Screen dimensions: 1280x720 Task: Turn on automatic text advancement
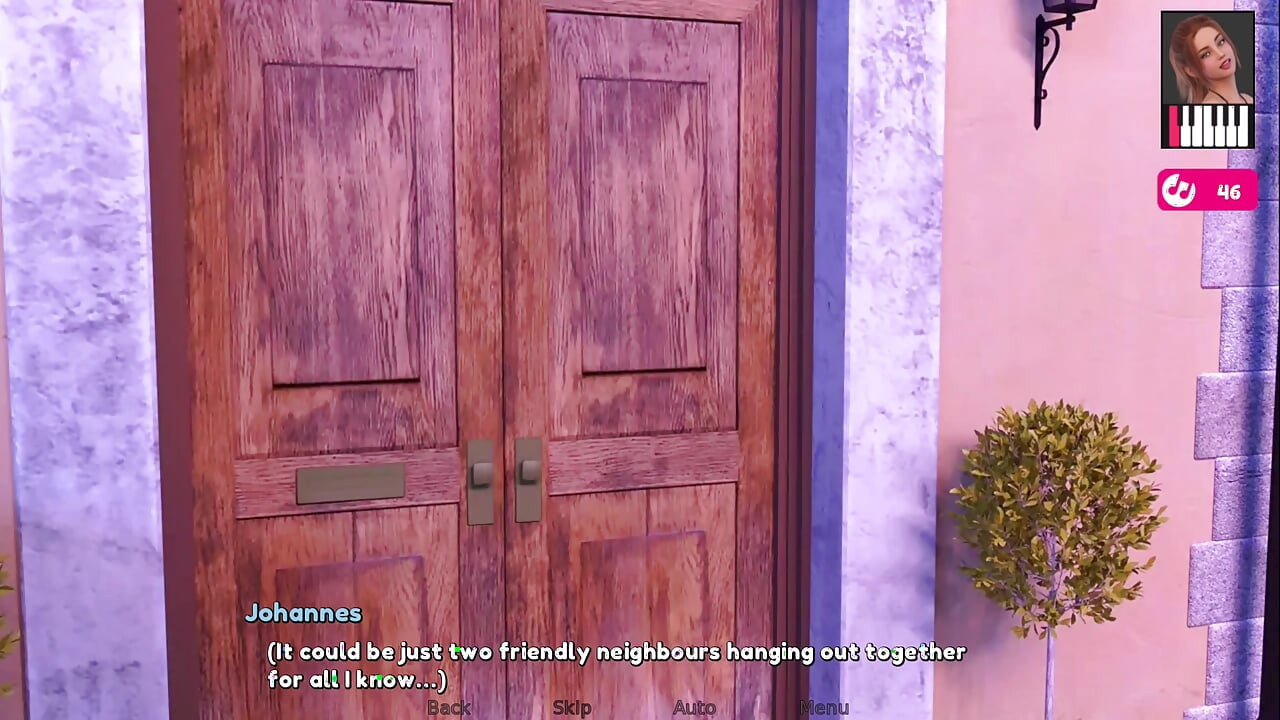[x=695, y=707]
